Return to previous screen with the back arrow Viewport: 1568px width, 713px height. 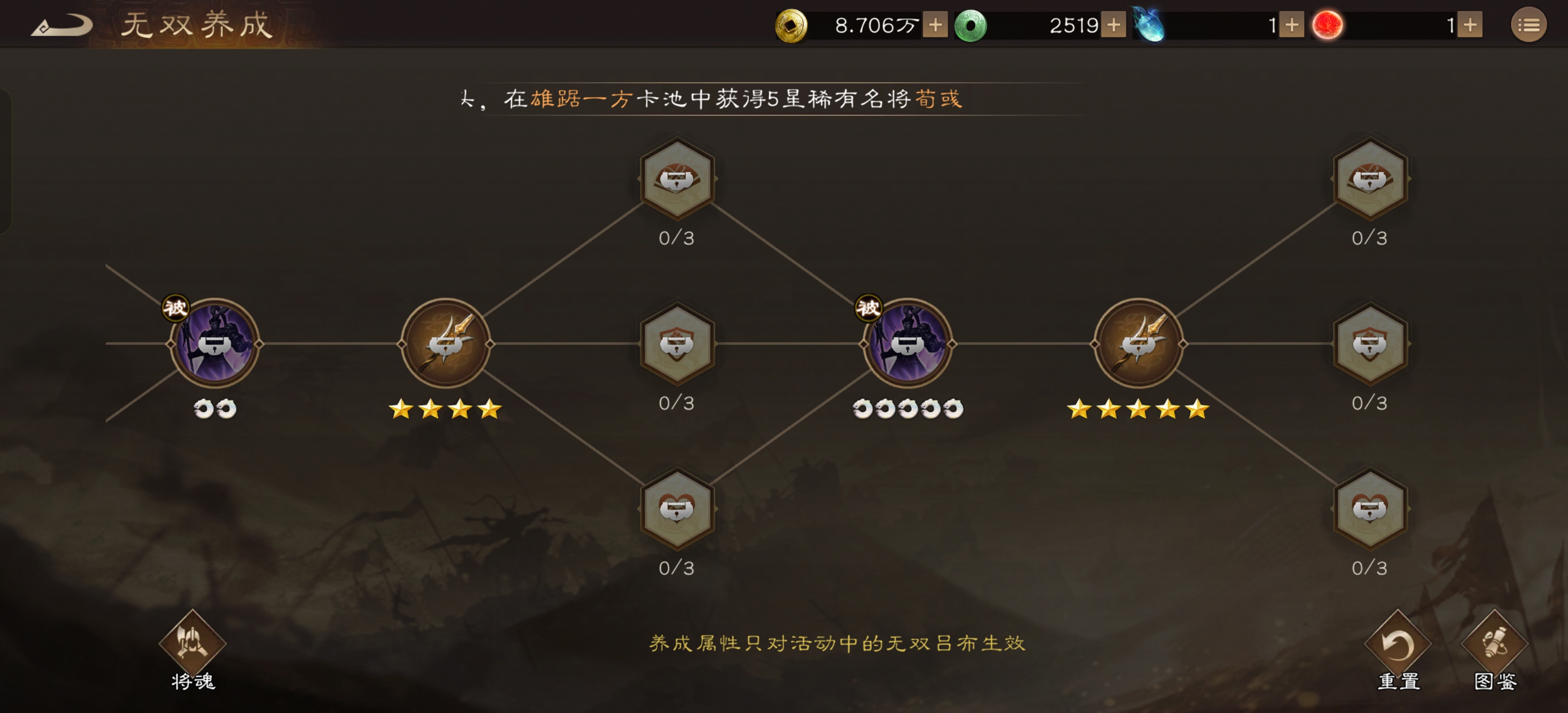(63, 24)
